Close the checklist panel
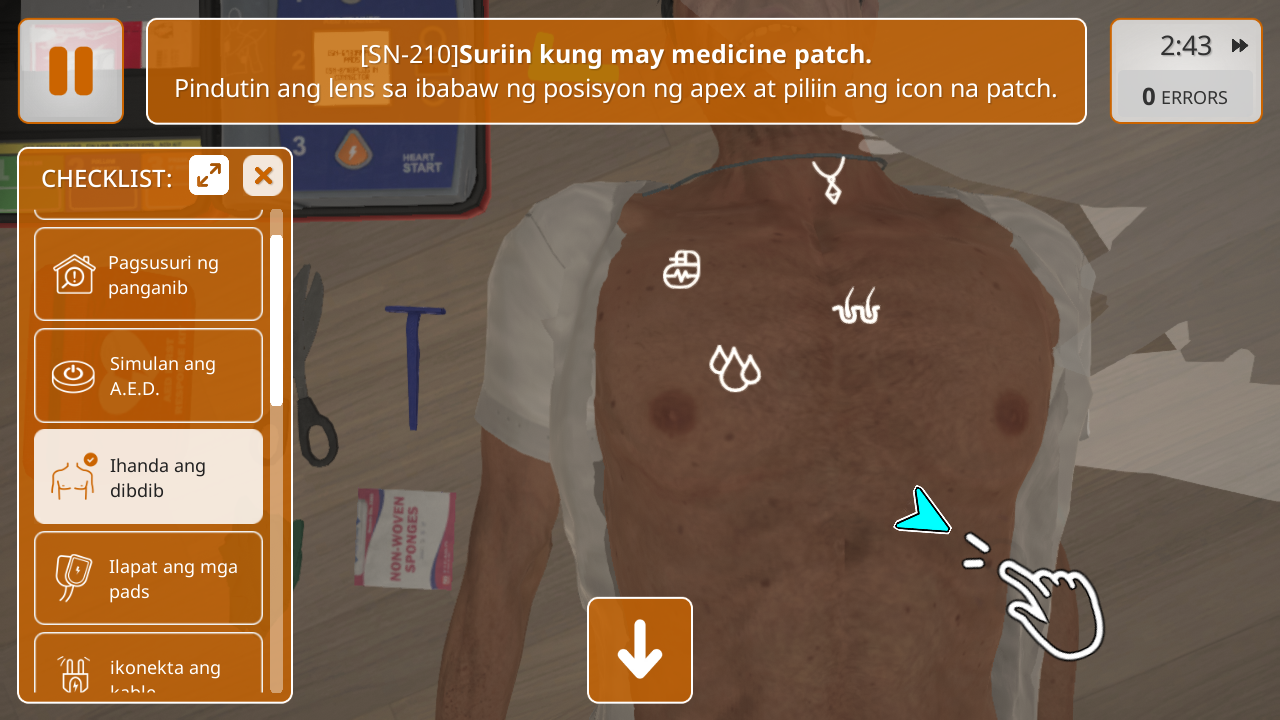Image resolution: width=1280 pixels, height=720 pixels. 263,176
